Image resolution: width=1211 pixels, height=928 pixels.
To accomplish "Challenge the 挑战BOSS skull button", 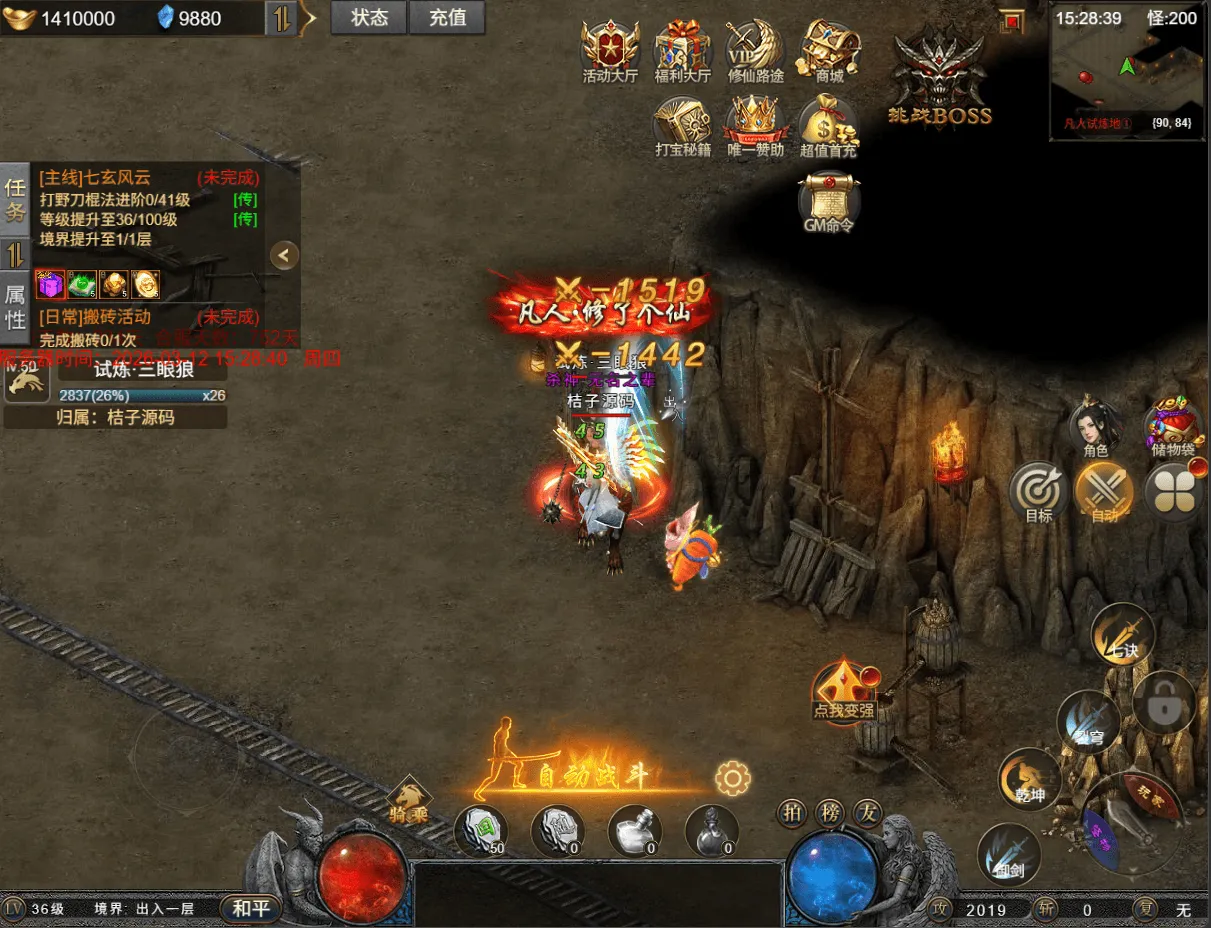I will click(x=939, y=82).
